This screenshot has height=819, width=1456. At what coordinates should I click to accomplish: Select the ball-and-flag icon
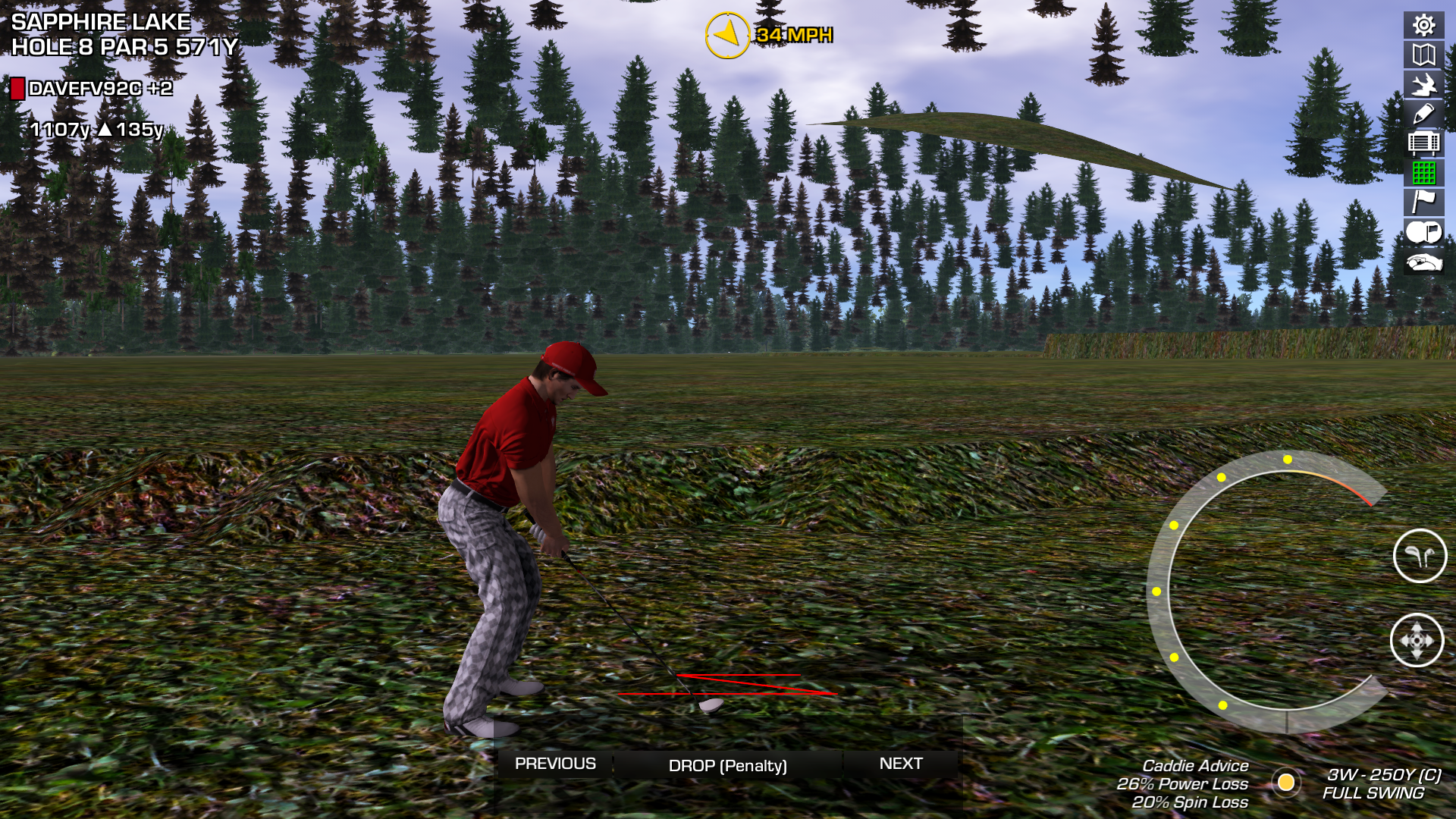[x=1423, y=232]
